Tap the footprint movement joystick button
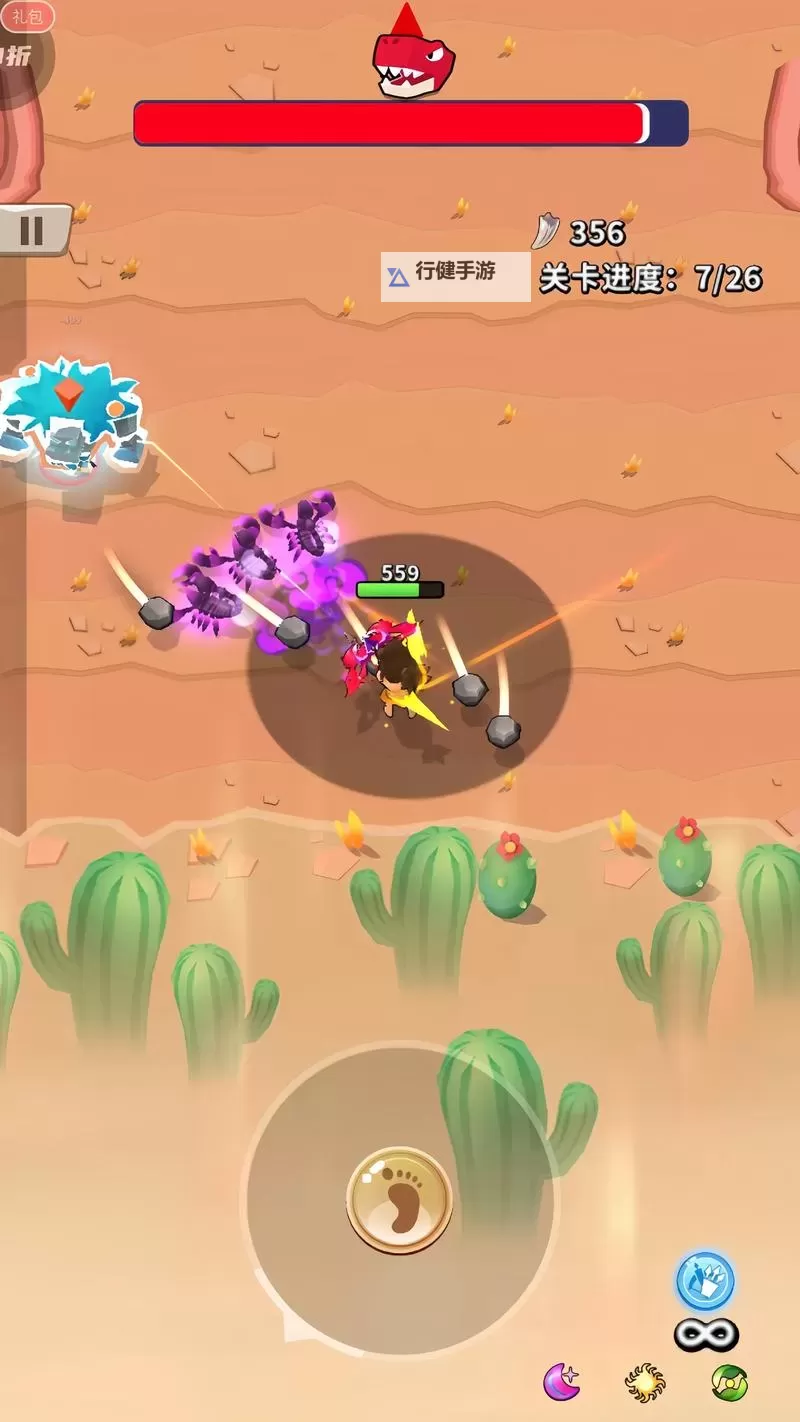This screenshot has height=1422, width=800. pyautogui.click(x=400, y=1201)
